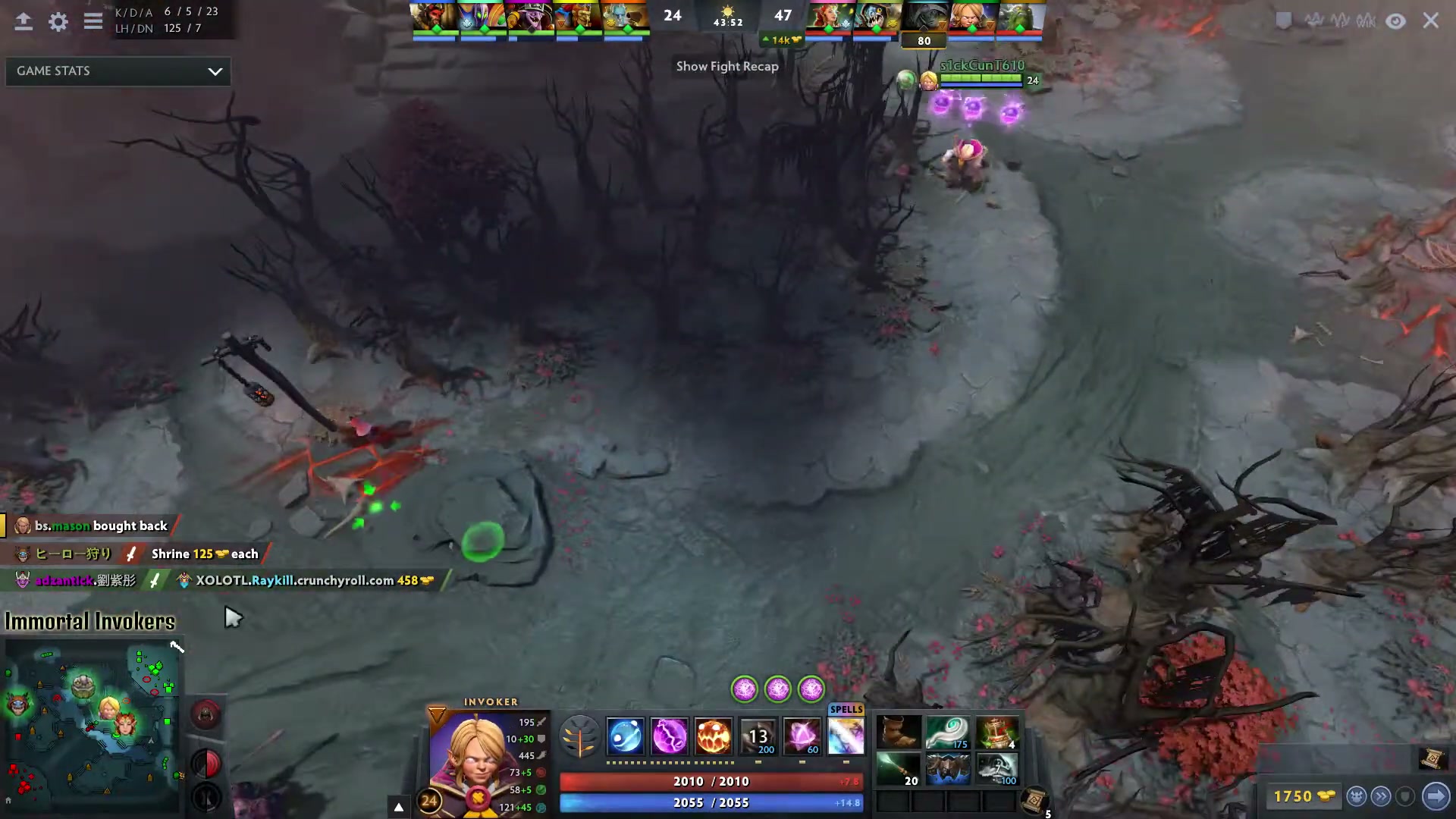Select the Quas ability orb

(625, 736)
